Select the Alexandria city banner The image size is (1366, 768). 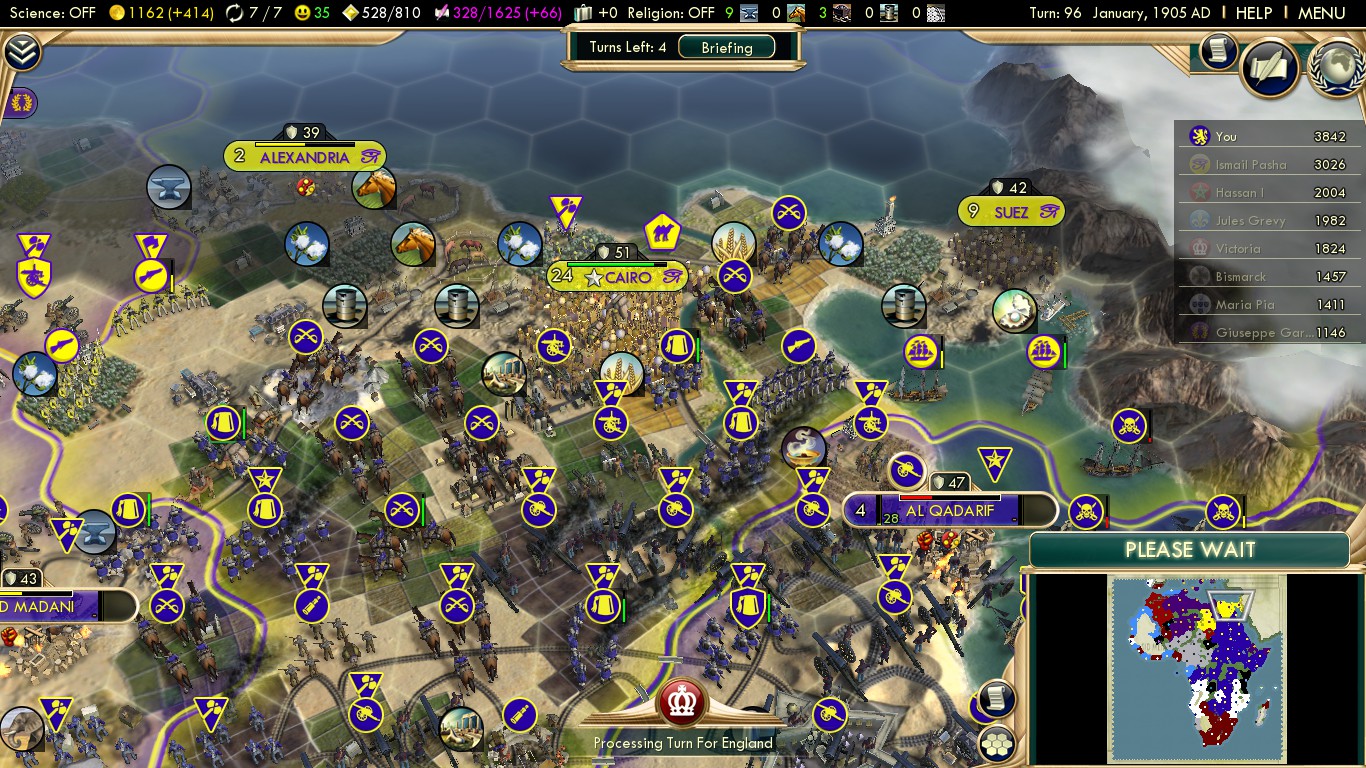[304, 157]
